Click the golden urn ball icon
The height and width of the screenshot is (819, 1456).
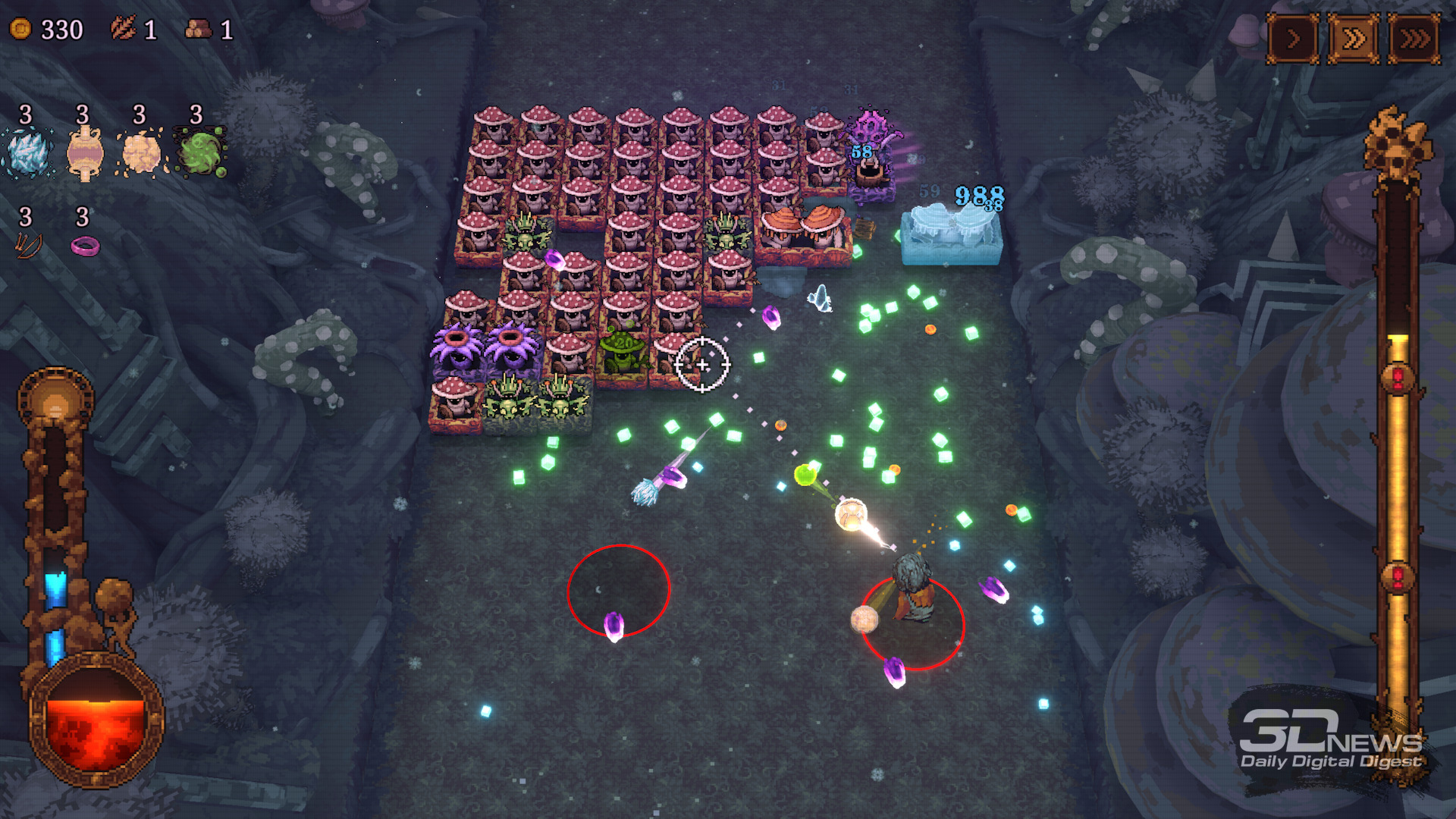pos(84,152)
